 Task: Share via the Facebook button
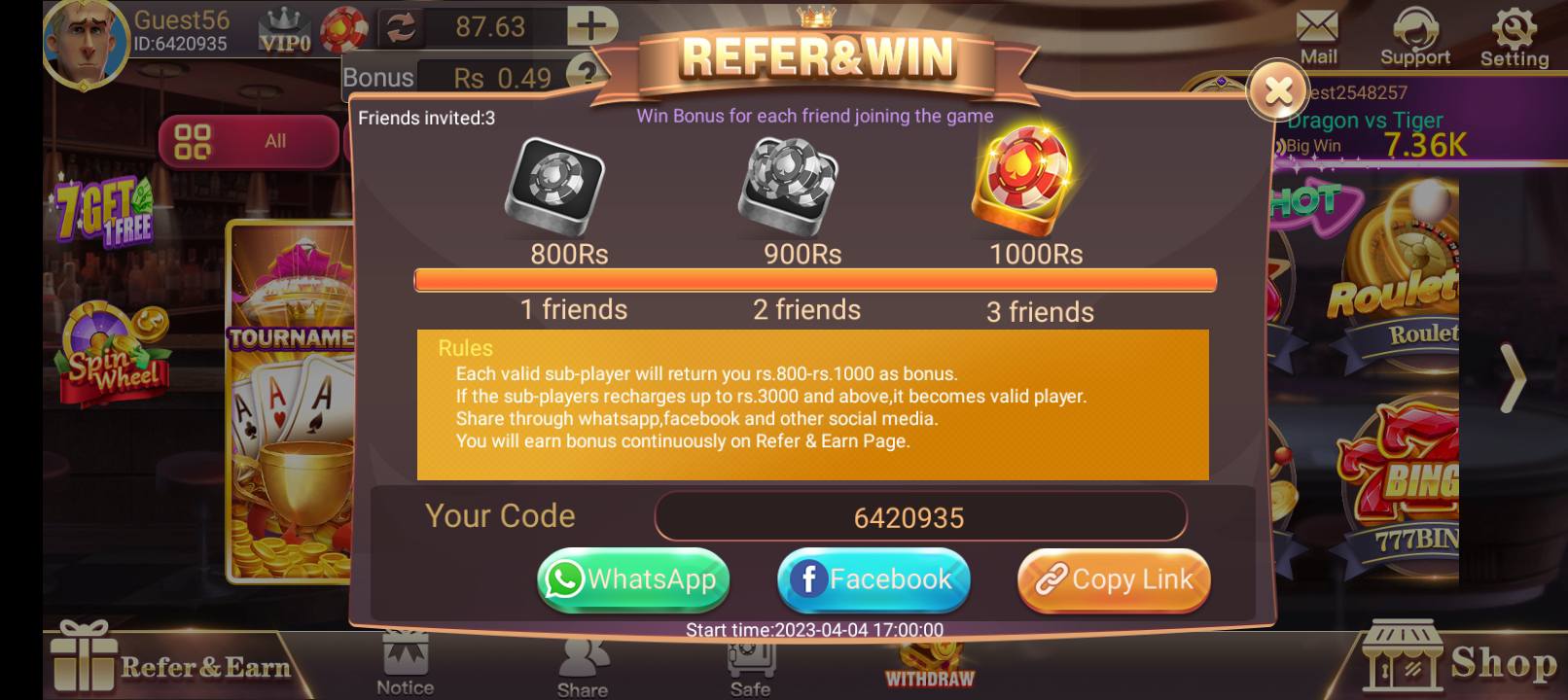point(873,579)
